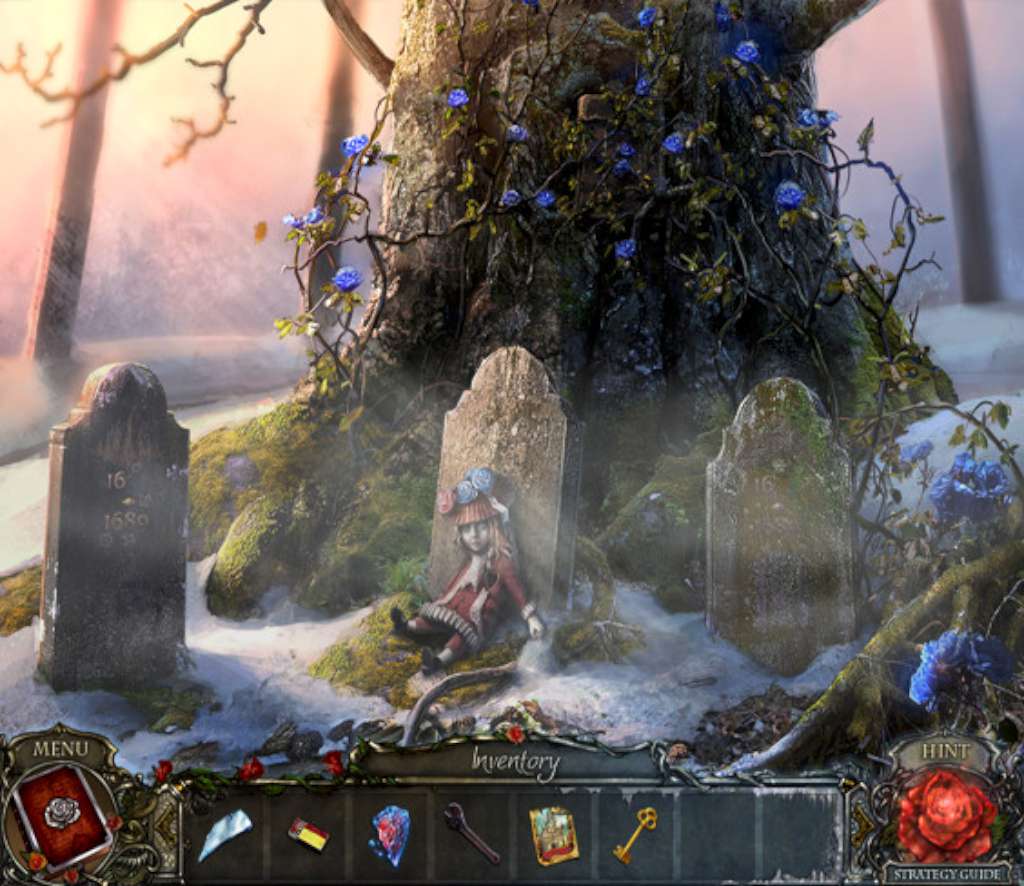1024x886 pixels.
Task: Pick the red and yellow matchbox item
Action: click(308, 834)
